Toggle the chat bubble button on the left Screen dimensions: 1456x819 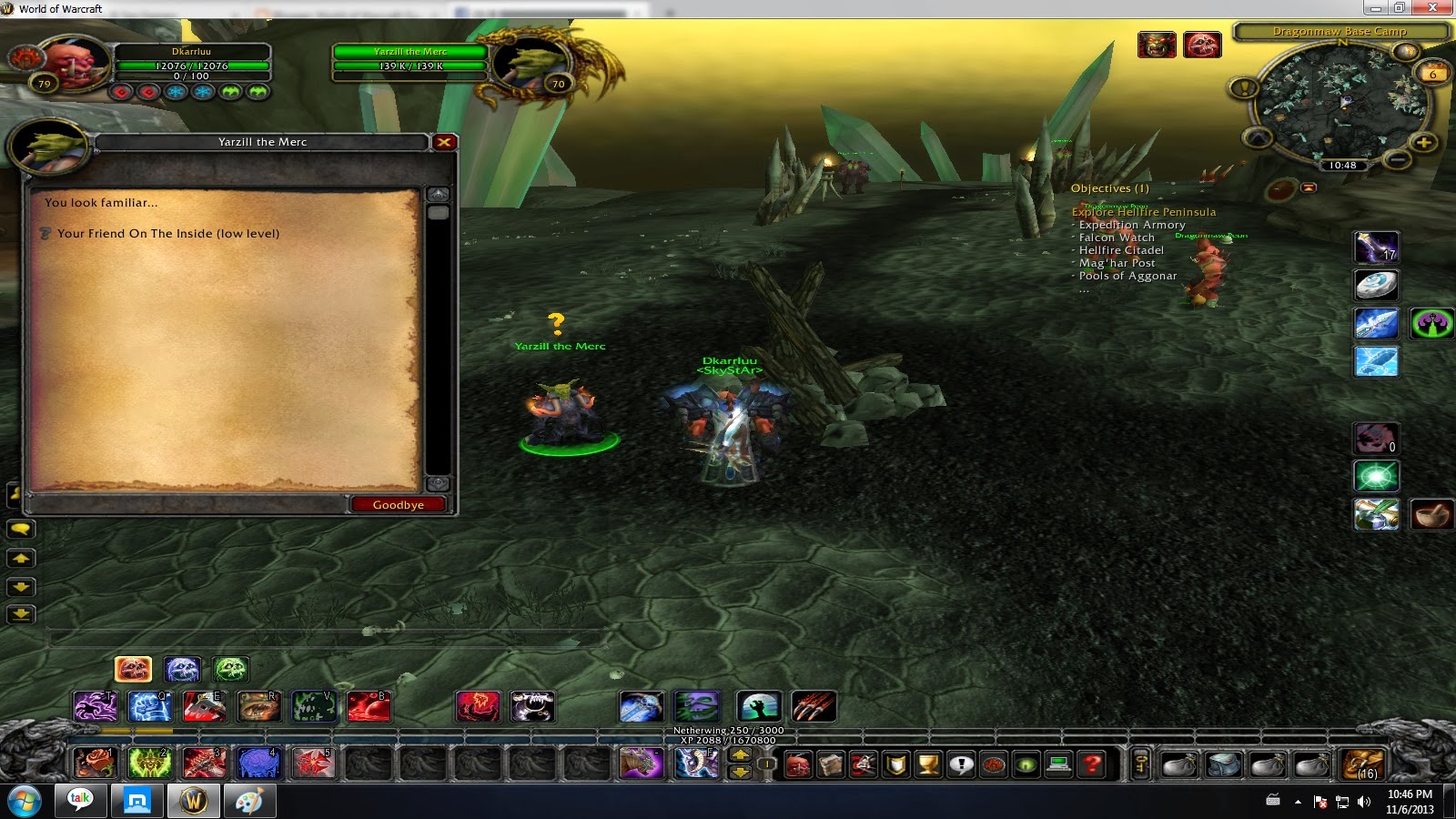[x=21, y=528]
